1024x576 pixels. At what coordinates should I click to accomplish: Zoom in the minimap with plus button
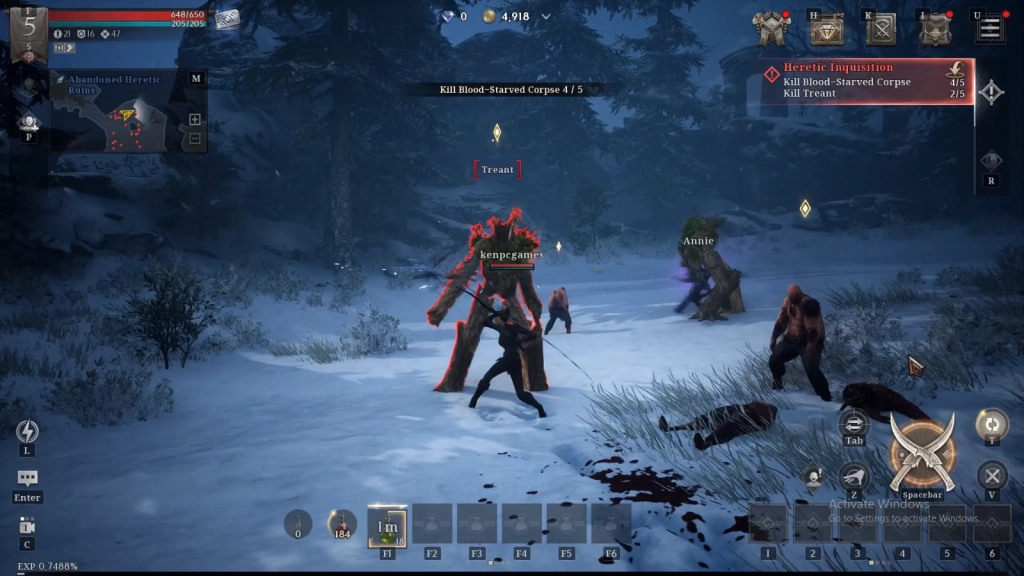tap(195, 120)
